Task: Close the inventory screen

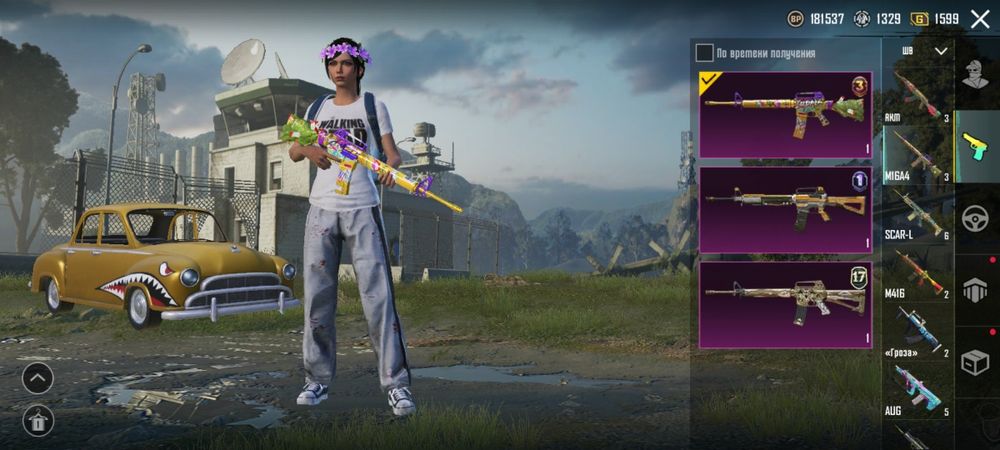Action: click(x=979, y=19)
